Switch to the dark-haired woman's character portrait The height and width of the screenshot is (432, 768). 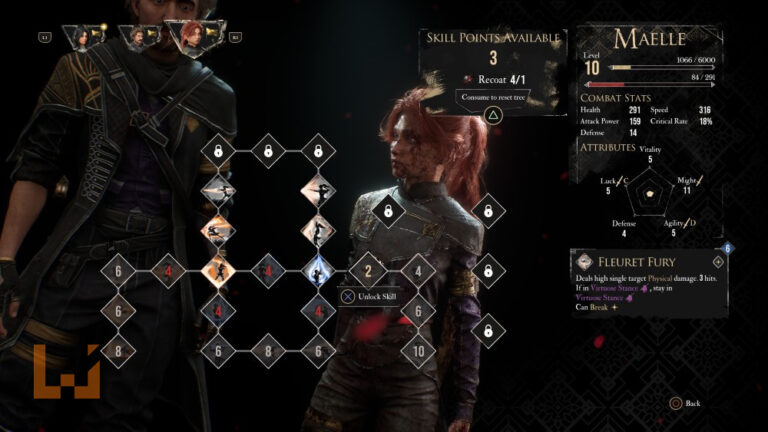click(79, 38)
